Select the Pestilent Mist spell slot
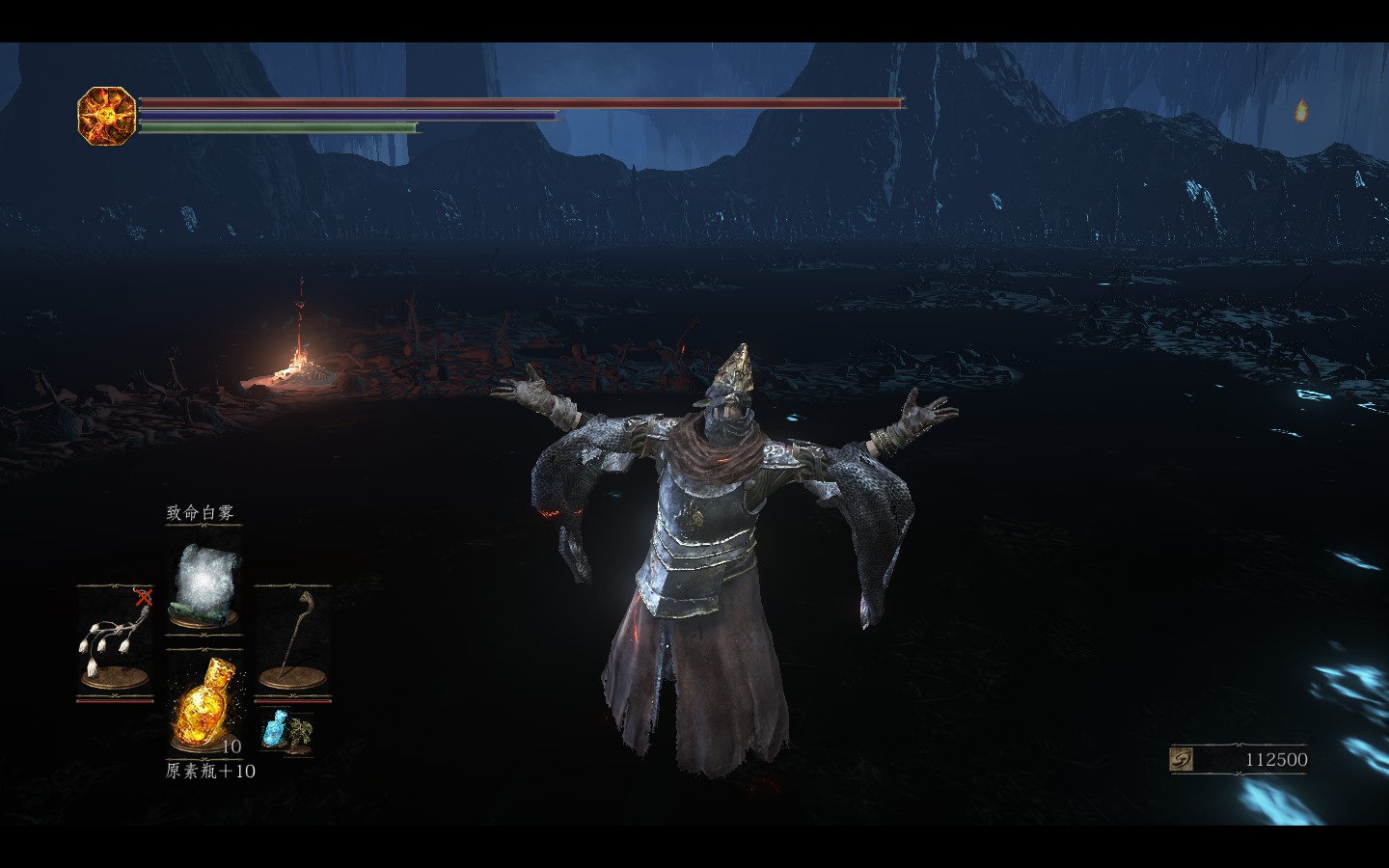Image resolution: width=1389 pixels, height=868 pixels. coord(204,581)
